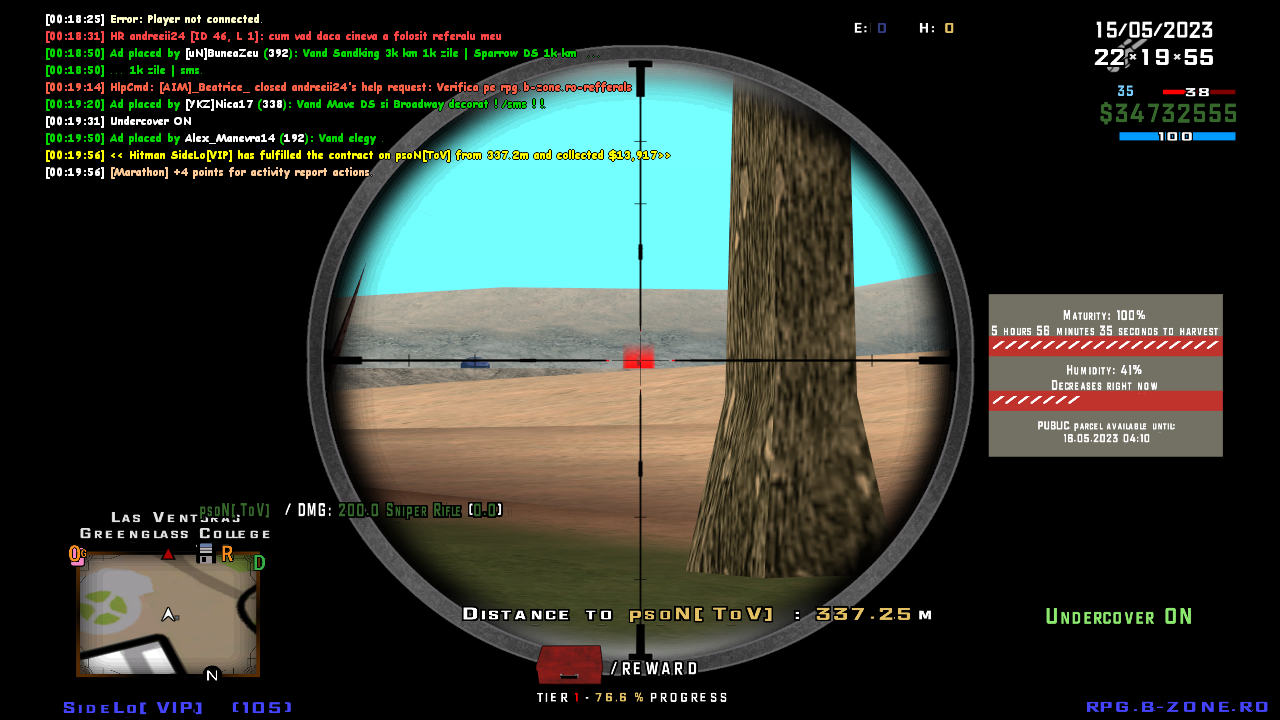Image resolution: width=1280 pixels, height=720 pixels.
Task: Click the green D blip on the radar
Action: coord(258,562)
